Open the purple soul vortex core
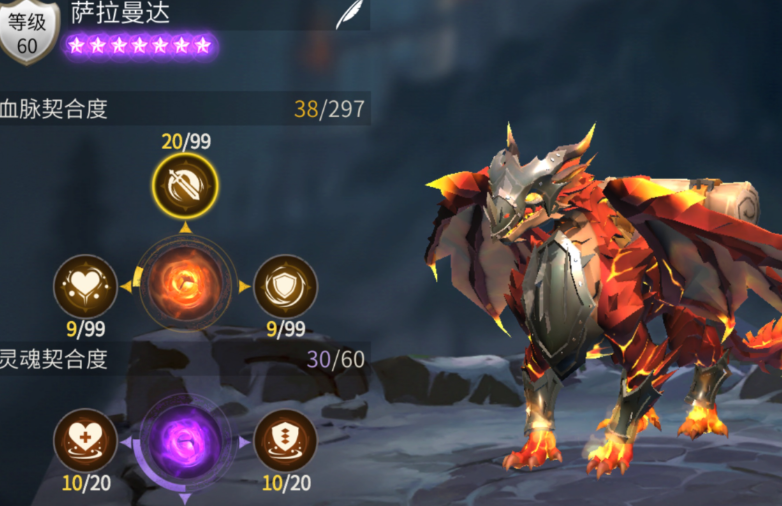 (x=185, y=440)
